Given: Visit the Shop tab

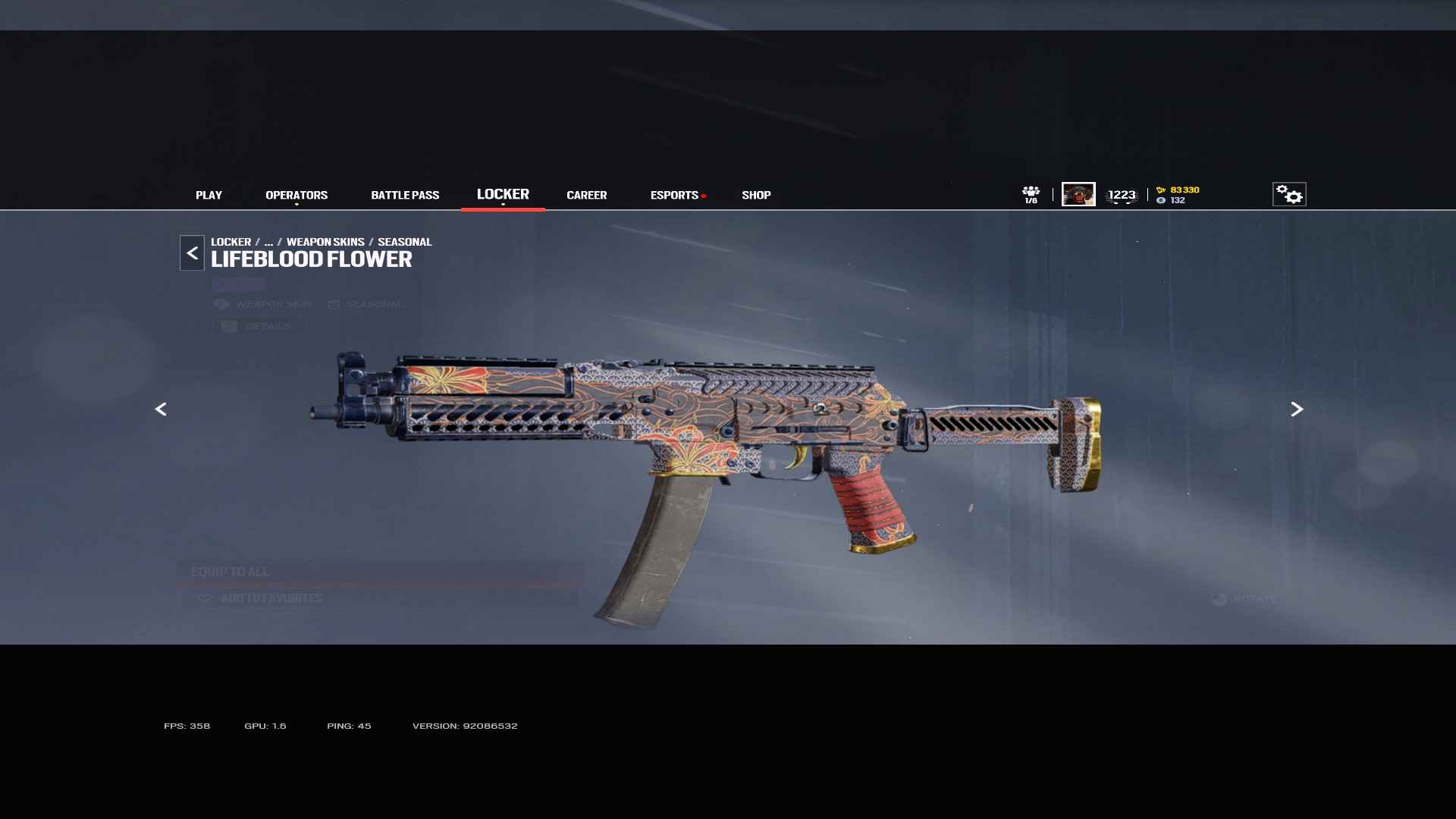Looking at the screenshot, I should pos(756,195).
